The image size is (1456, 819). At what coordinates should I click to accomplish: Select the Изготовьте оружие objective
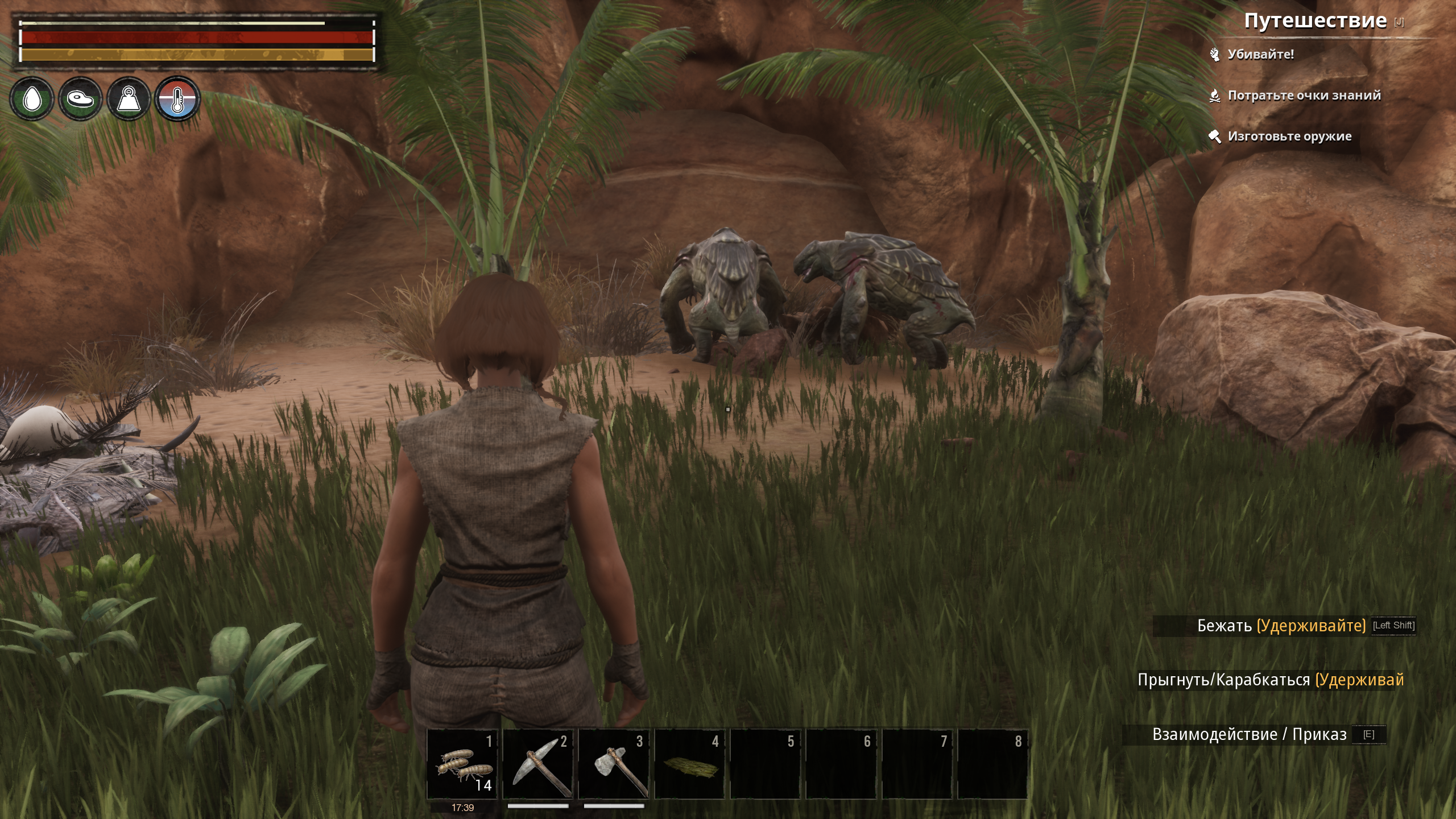[1289, 136]
